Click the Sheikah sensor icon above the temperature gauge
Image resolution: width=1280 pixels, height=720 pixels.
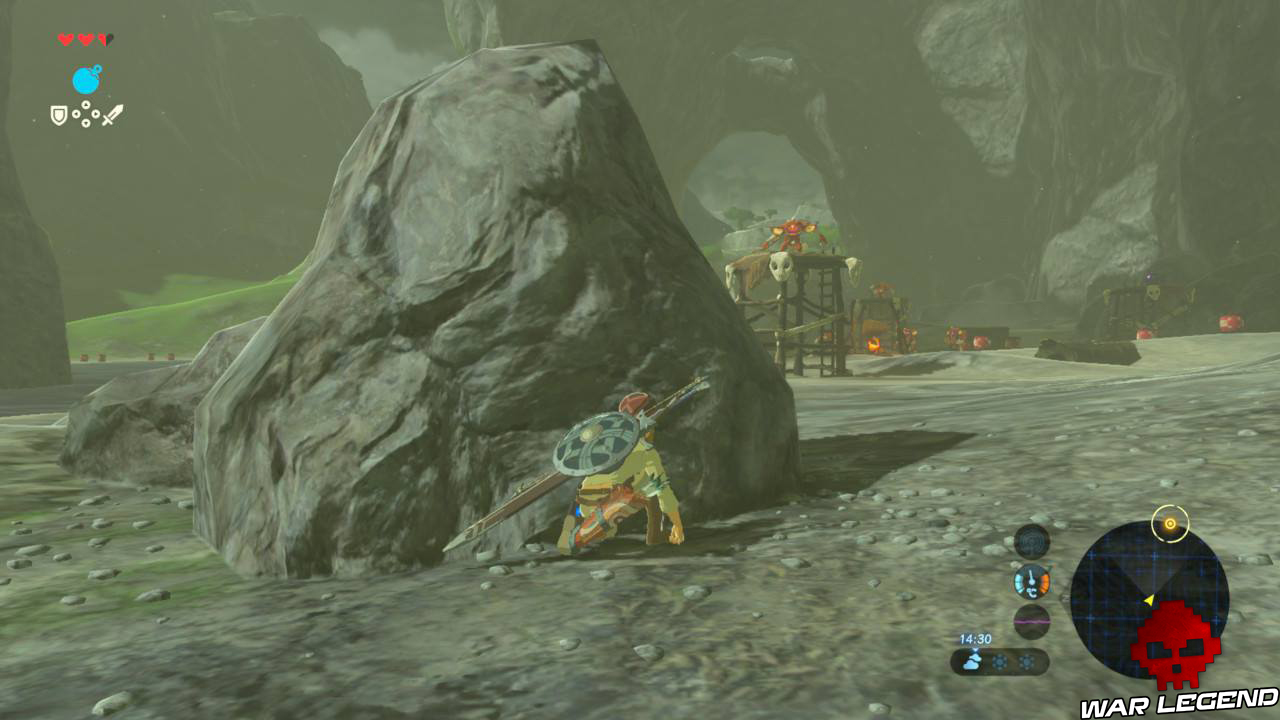tap(1030, 543)
